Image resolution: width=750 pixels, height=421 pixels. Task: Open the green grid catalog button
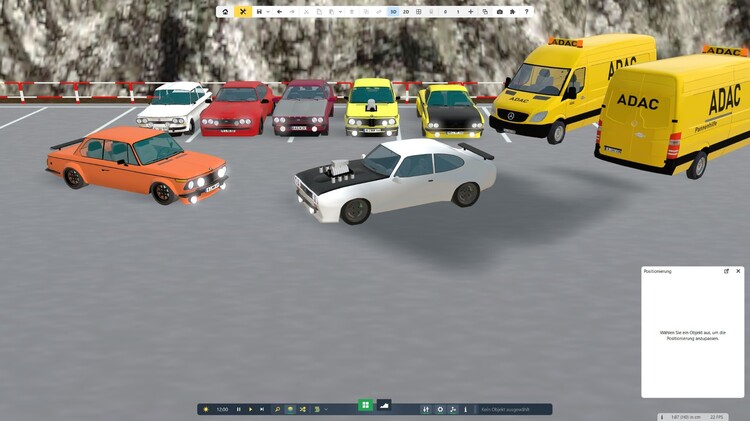(x=366, y=405)
